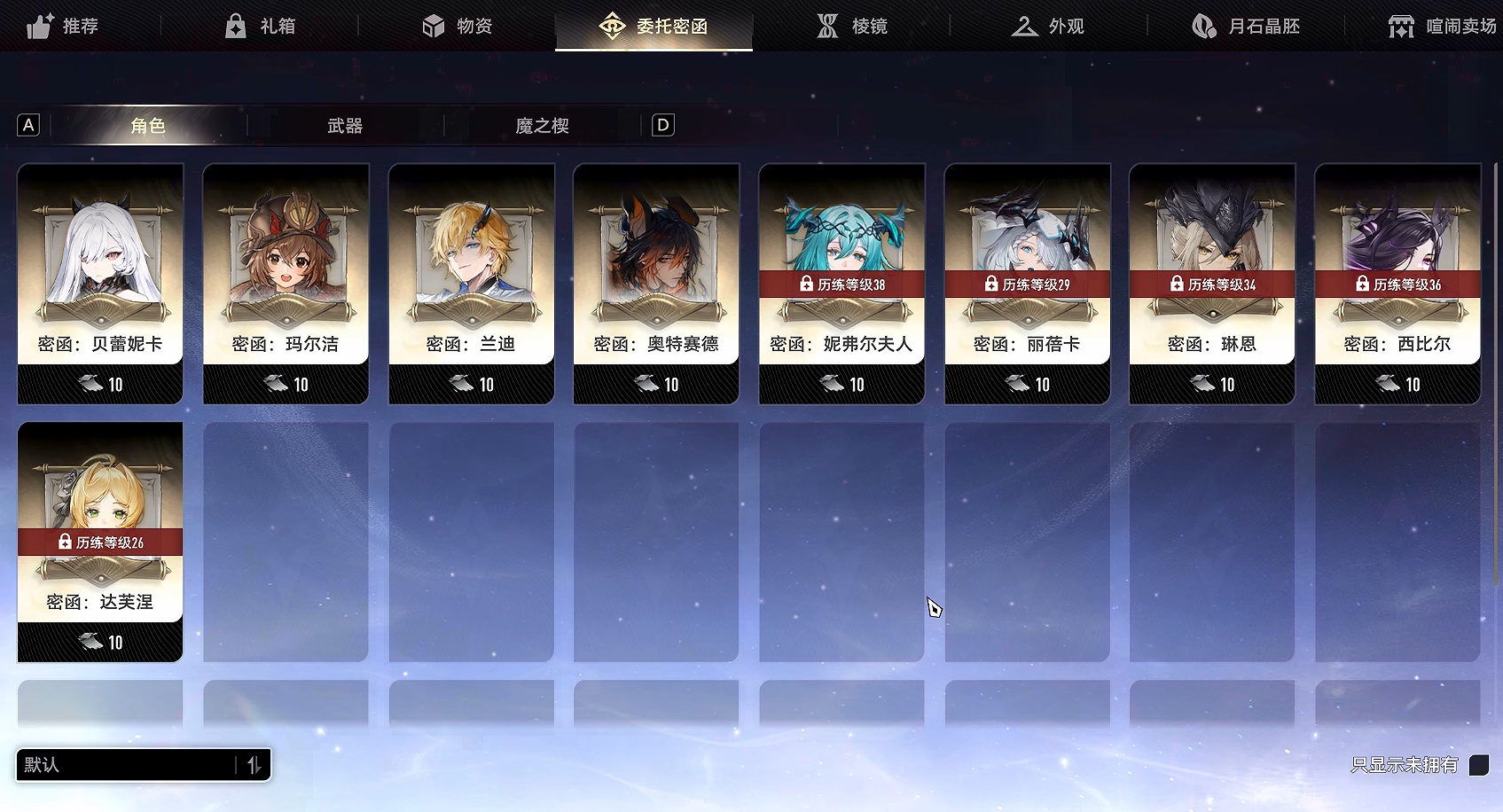1503x812 pixels.
Task: Click the 委托密函 hourglass-crest icon
Action: pyautogui.click(x=610, y=26)
